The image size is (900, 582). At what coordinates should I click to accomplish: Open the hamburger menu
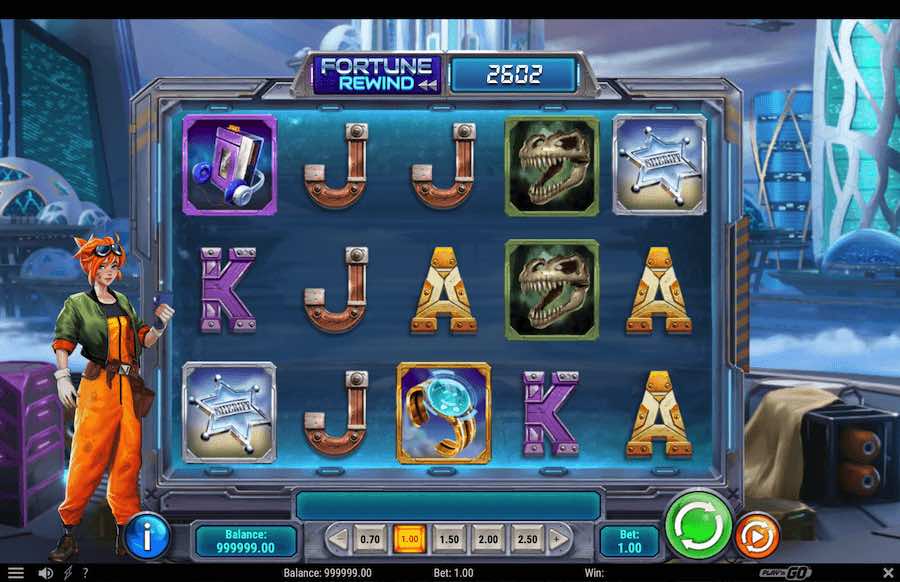(x=16, y=573)
